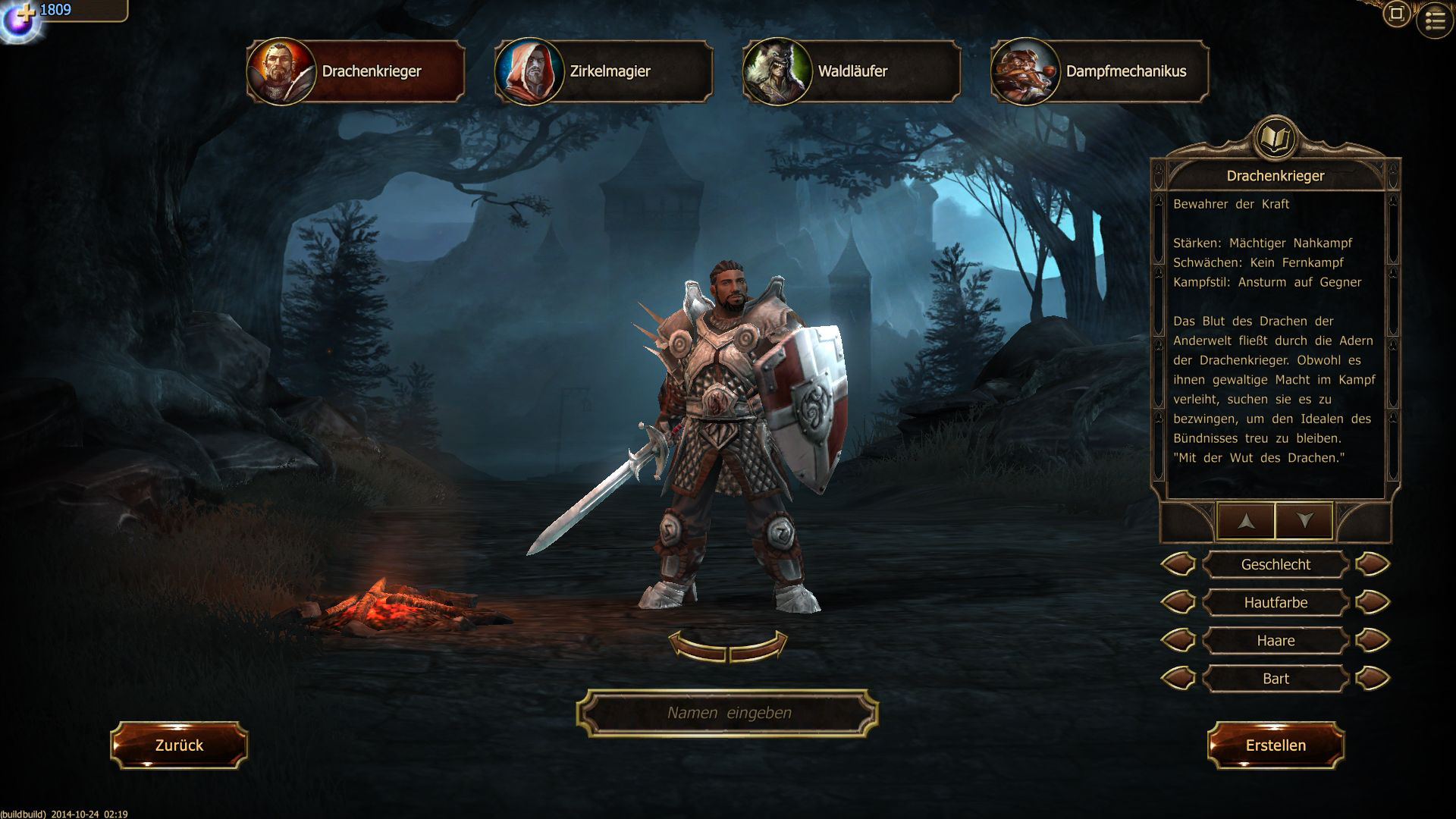Focus the Namen eingeben name field
The image size is (1456, 819).
tap(728, 713)
